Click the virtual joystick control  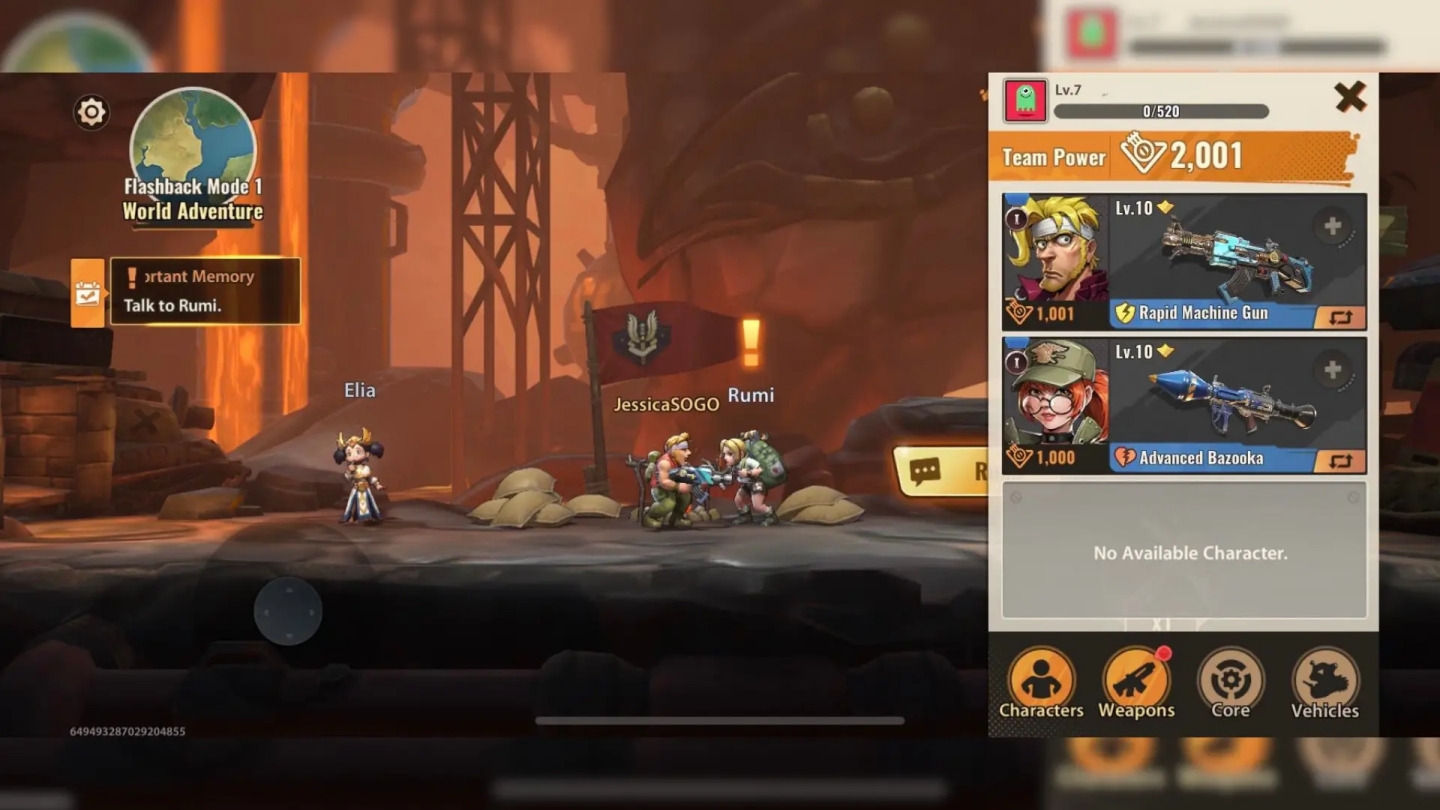pos(288,611)
